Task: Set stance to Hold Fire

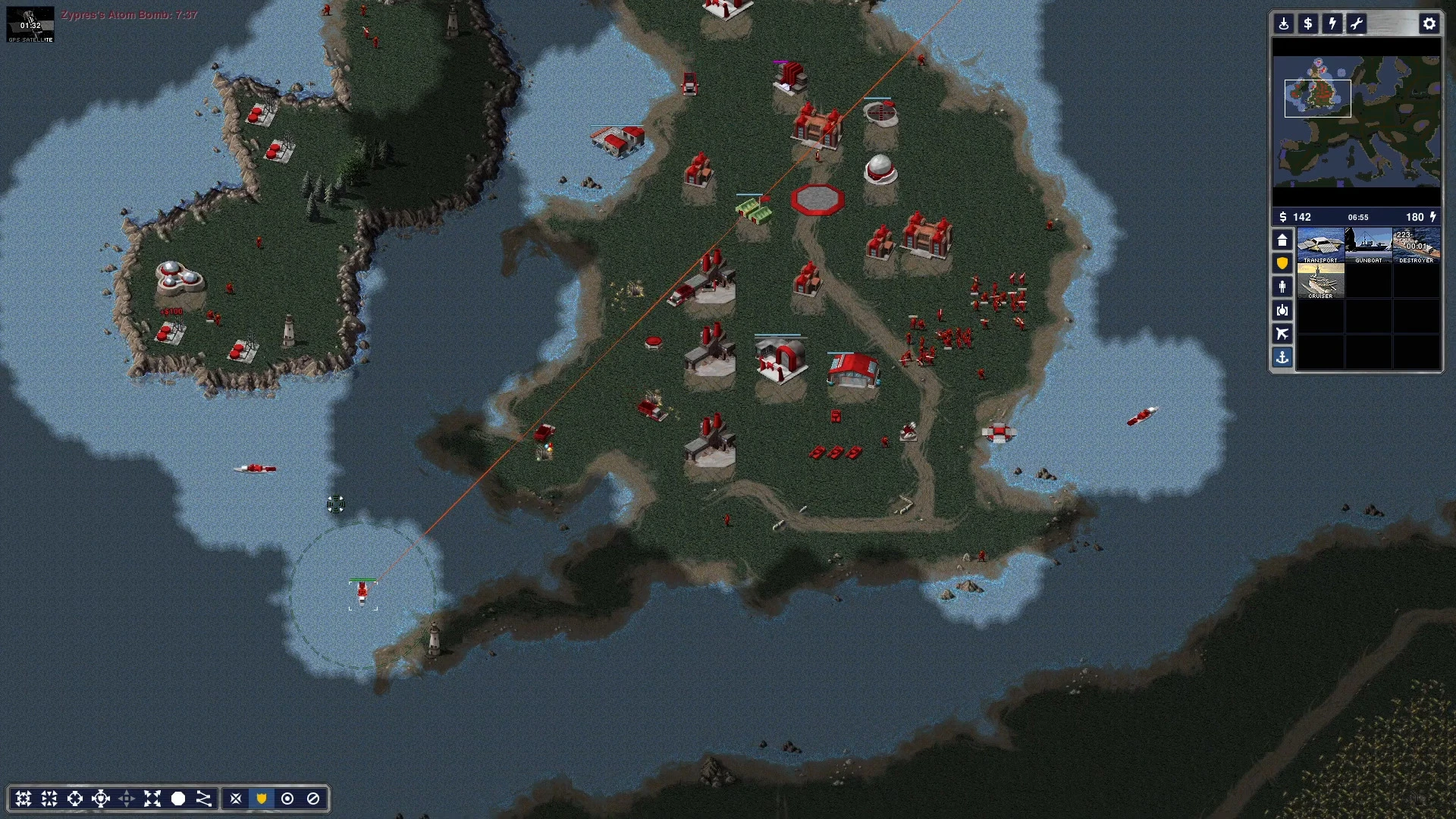Action: [313, 799]
